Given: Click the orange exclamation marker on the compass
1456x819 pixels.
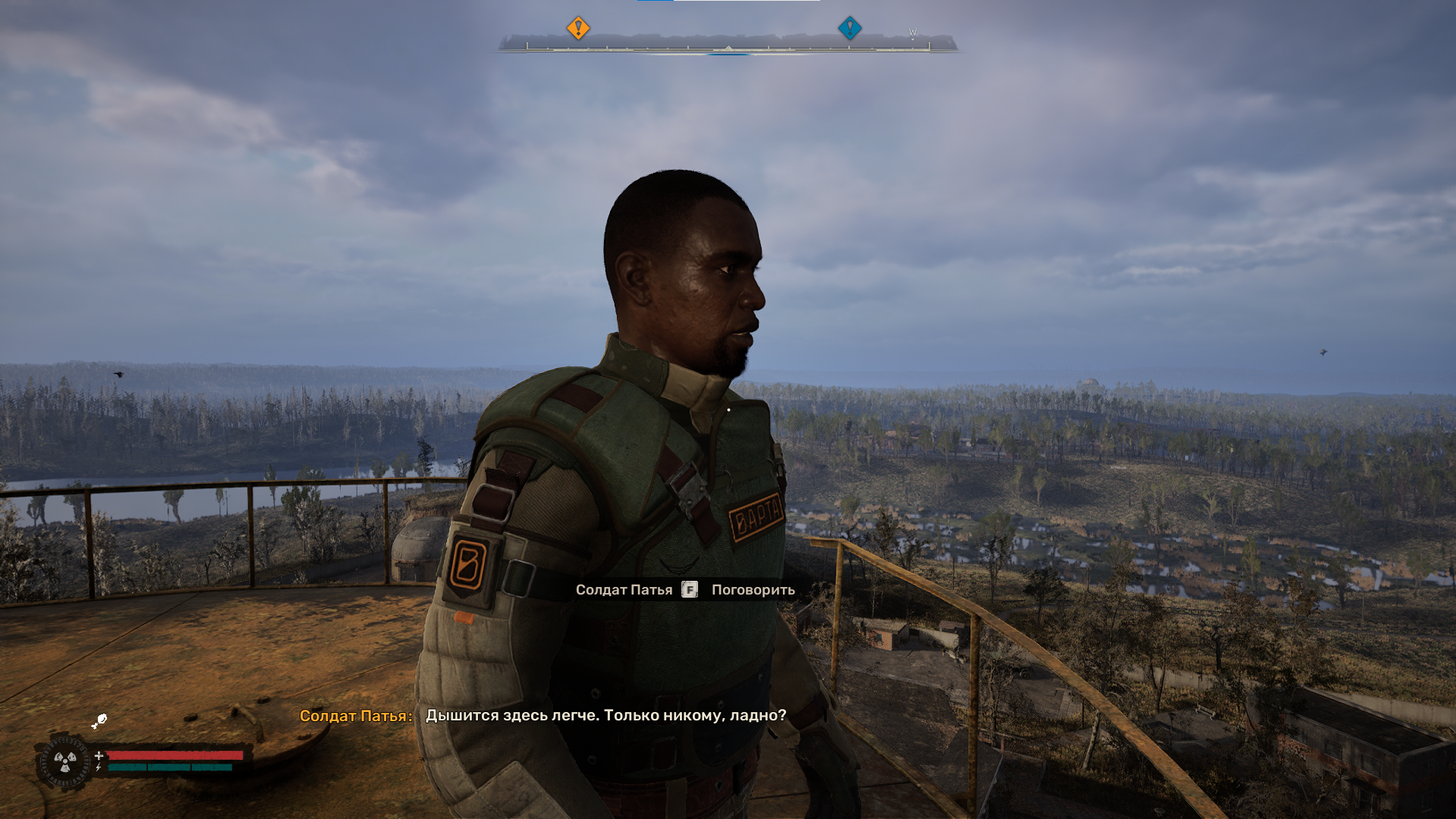Looking at the screenshot, I should (578, 28).
